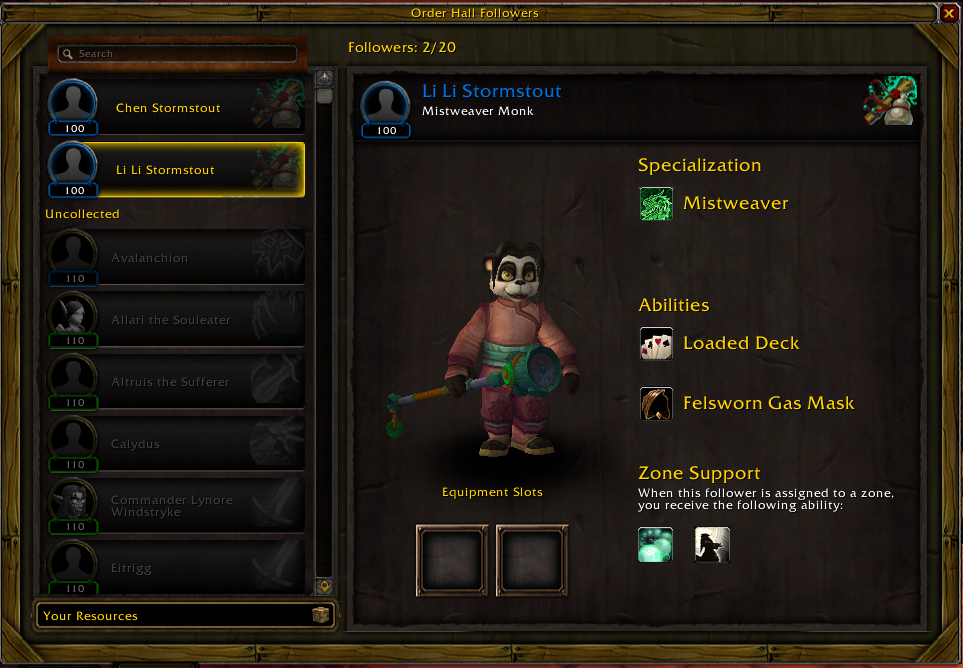Click Li Li Stormstout's header portrait
963x668 pixels.
[x=386, y=106]
